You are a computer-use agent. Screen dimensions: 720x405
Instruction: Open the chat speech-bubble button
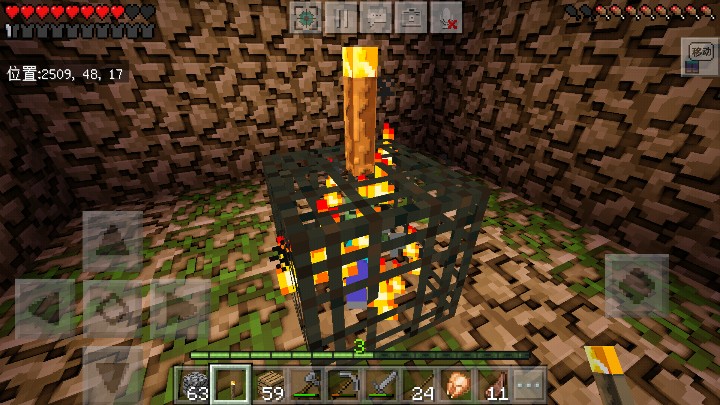pos(376,16)
